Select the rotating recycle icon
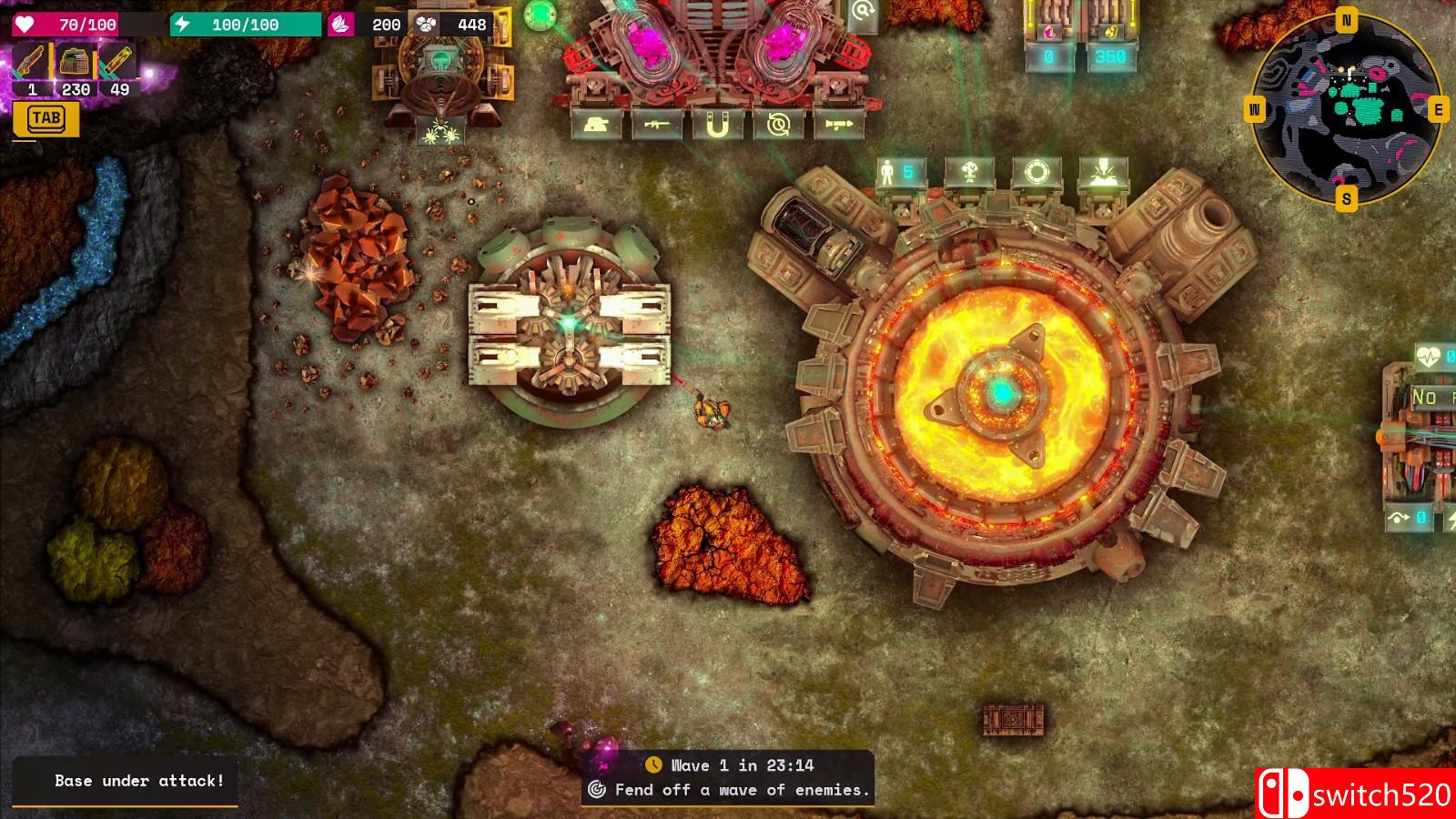 pos(777,124)
